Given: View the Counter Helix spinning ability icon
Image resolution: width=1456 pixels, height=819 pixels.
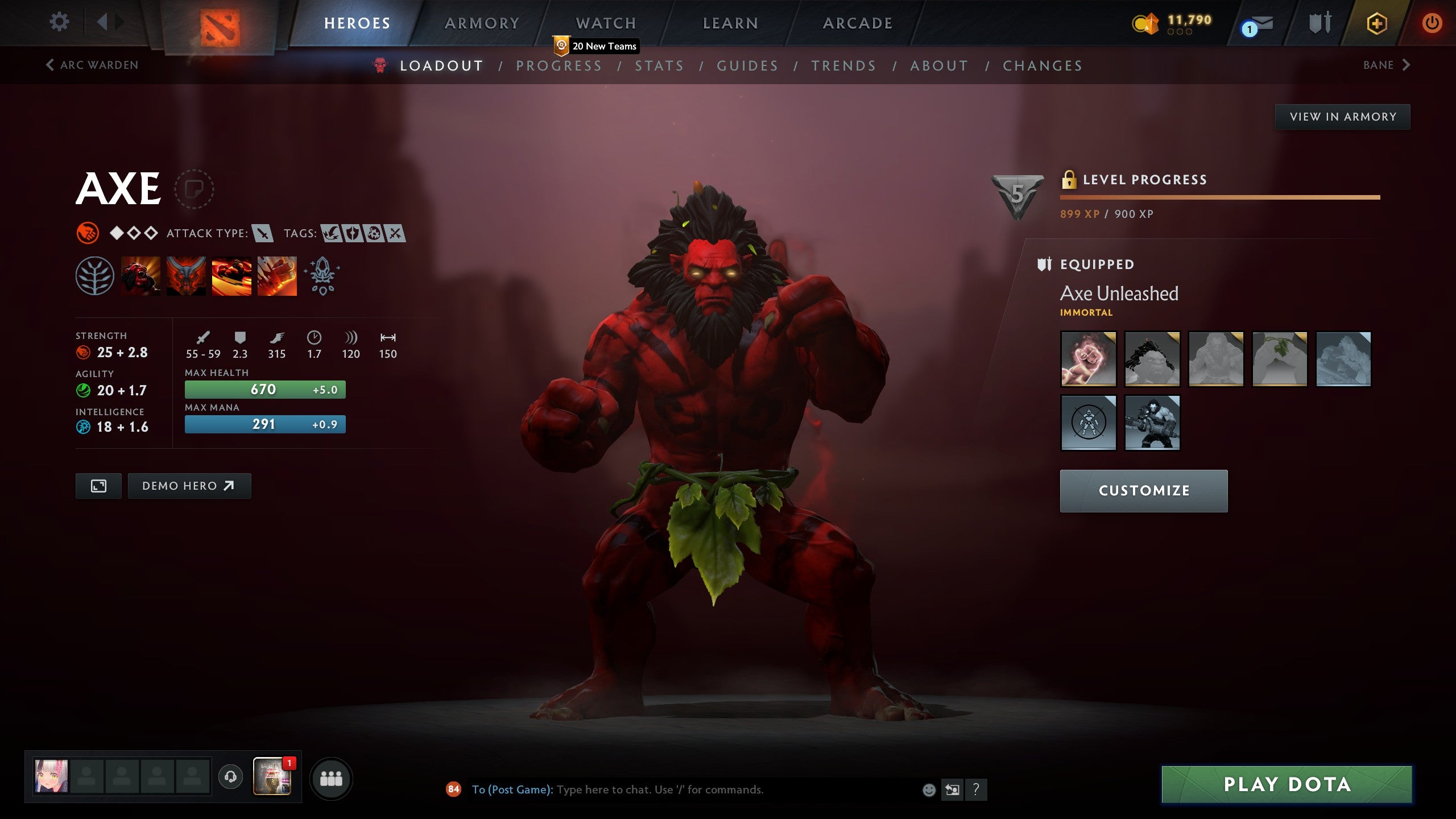Looking at the screenshot, I should click(232, 277).
